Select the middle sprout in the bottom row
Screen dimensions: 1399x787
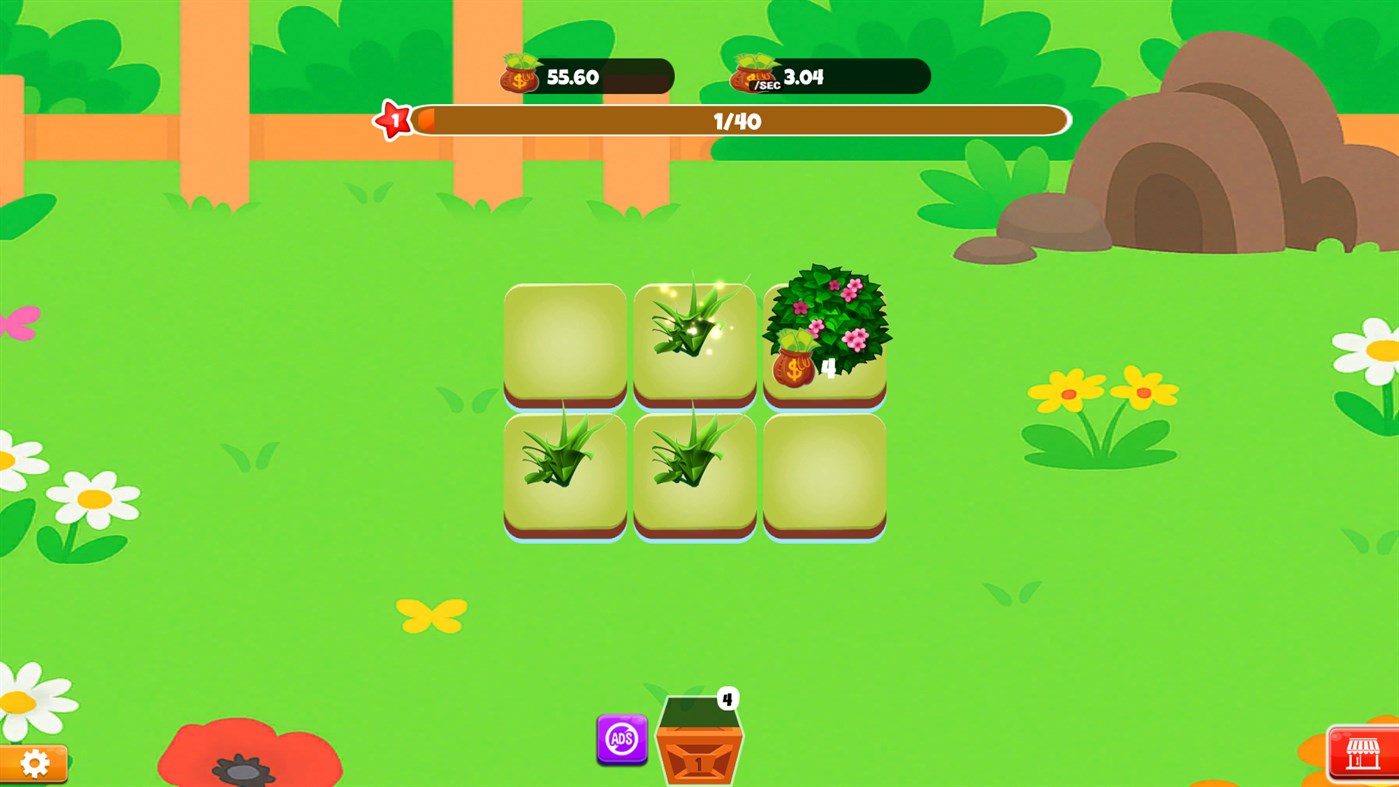click(694, 472)
